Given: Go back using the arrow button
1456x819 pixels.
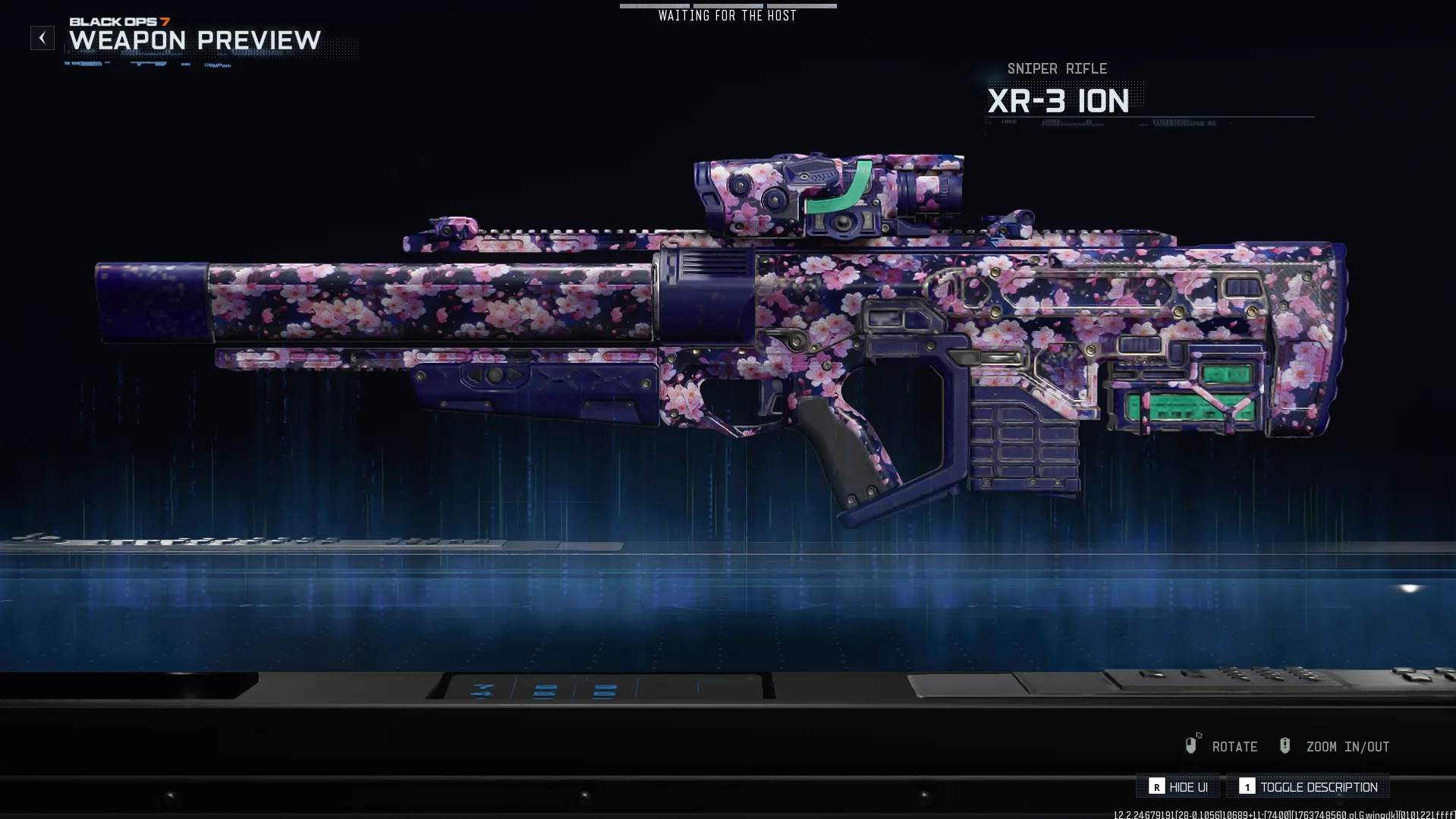Looking at the screenshot, I should (x=42, y=38).
